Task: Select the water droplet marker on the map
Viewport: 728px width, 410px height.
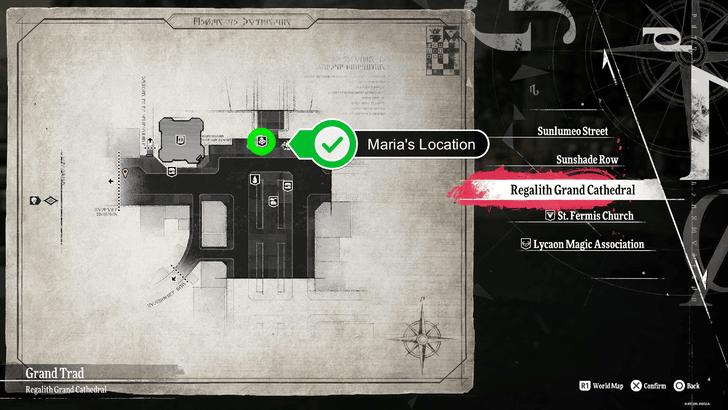Action: tap(255, 179)
